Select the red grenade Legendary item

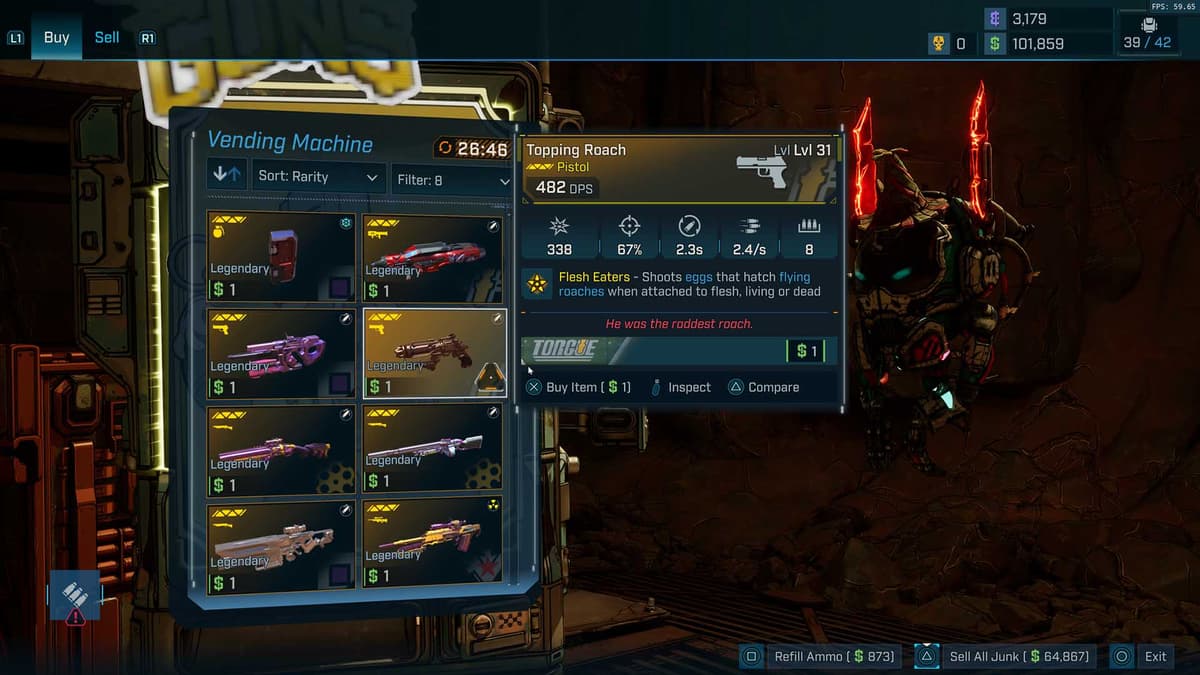click(281, 256)
